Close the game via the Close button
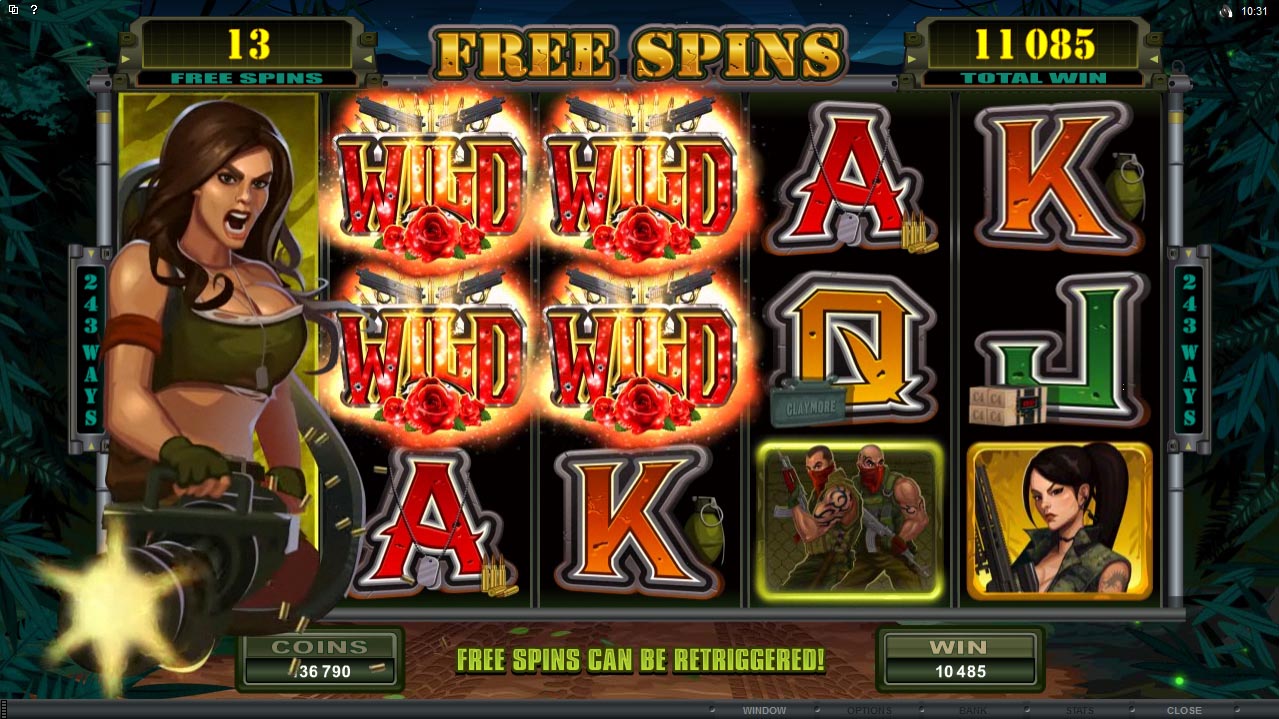Viewport: 1279px width, 719px height. click(1184, 710)
